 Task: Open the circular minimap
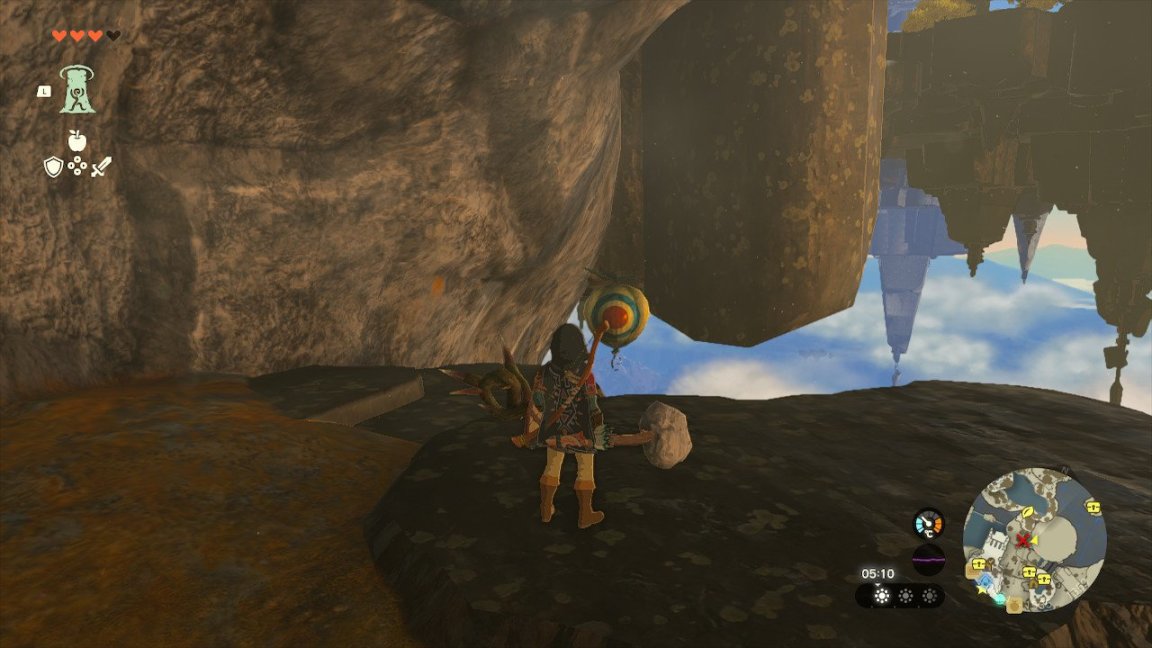click(1034, 540)
